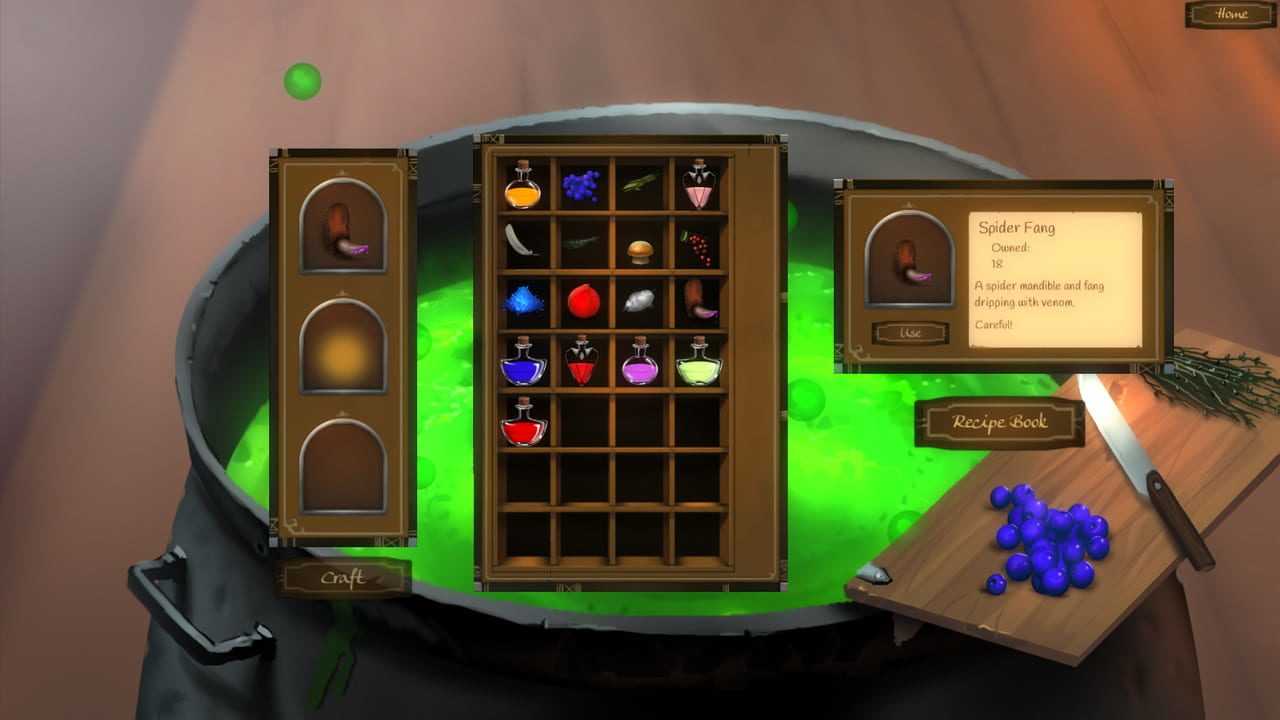
Task: Select the red berry sprig ingredient
Action: [697, 246]
